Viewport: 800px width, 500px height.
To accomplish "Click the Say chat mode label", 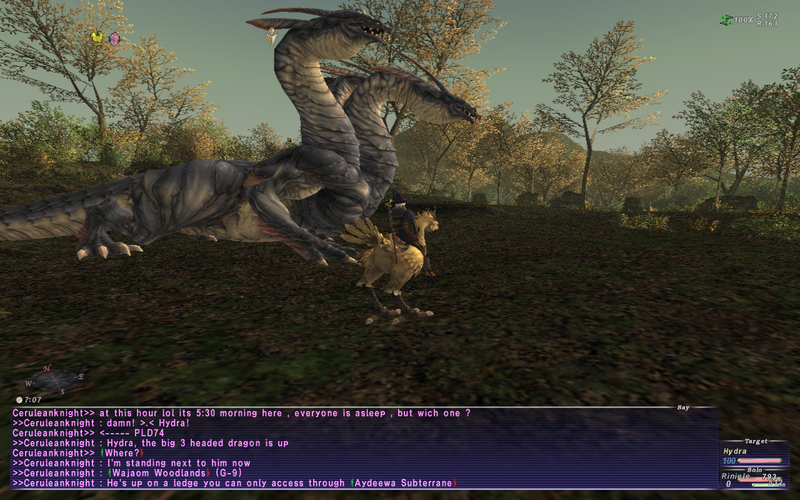I will pyautogui.click(x=682, y=407).
